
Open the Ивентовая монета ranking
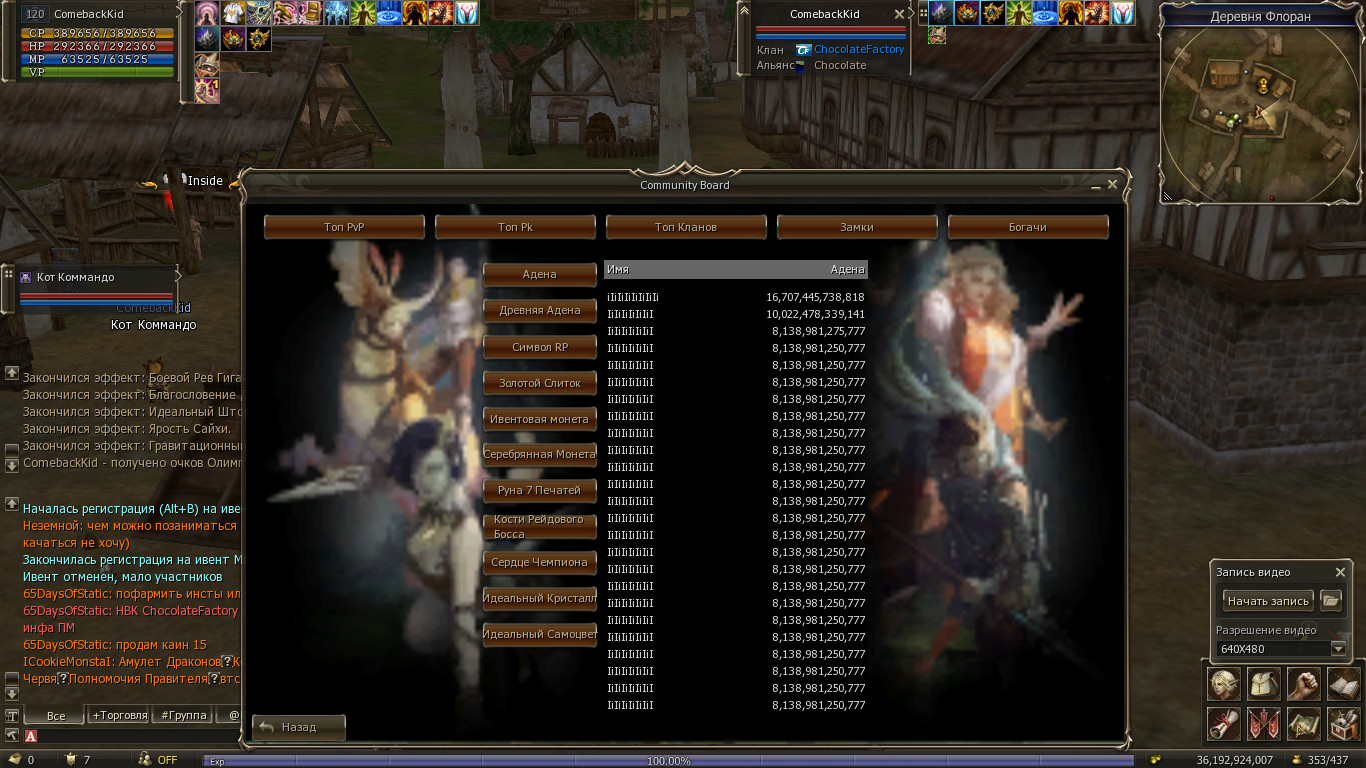pyautogui.click(x=540, y=419)
